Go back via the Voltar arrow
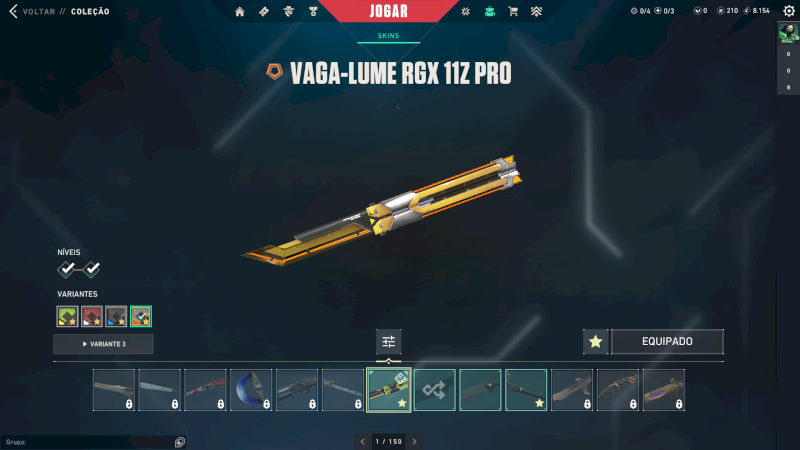 point(13,12)
